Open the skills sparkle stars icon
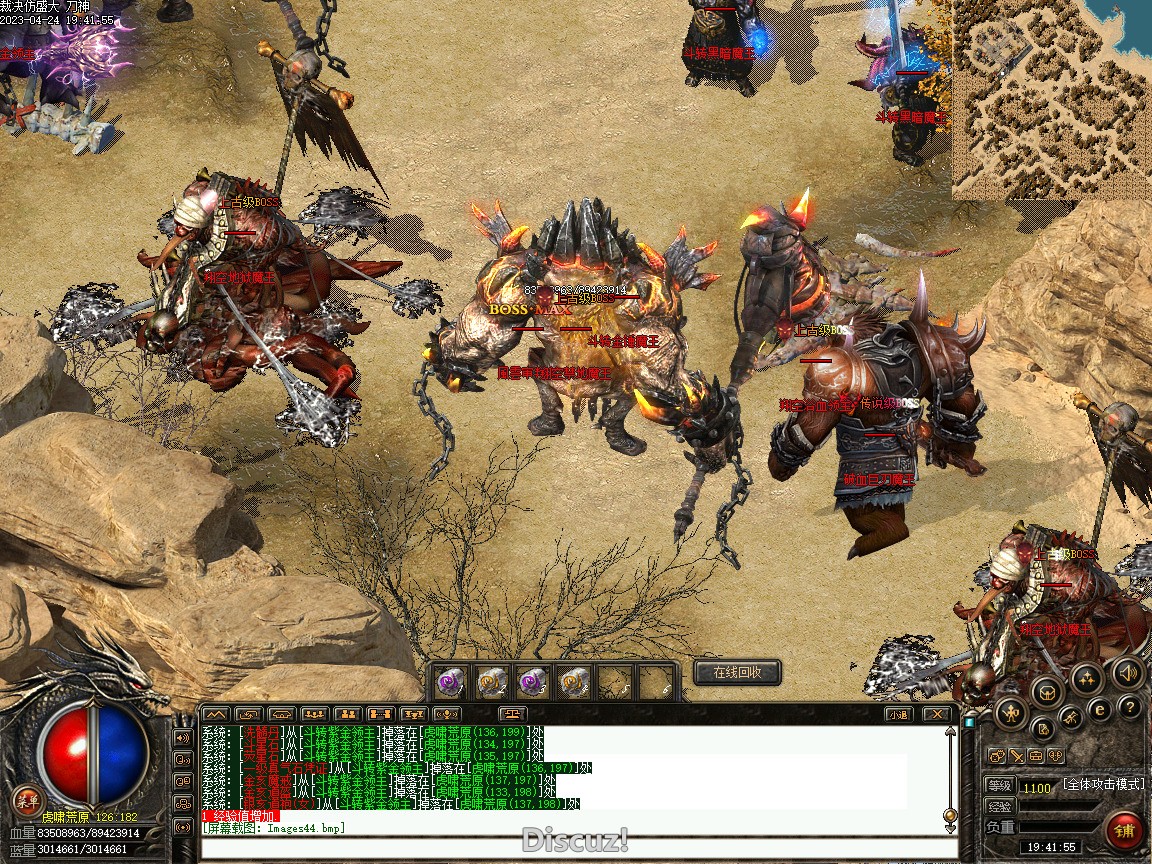 [x=1087, y=678]
